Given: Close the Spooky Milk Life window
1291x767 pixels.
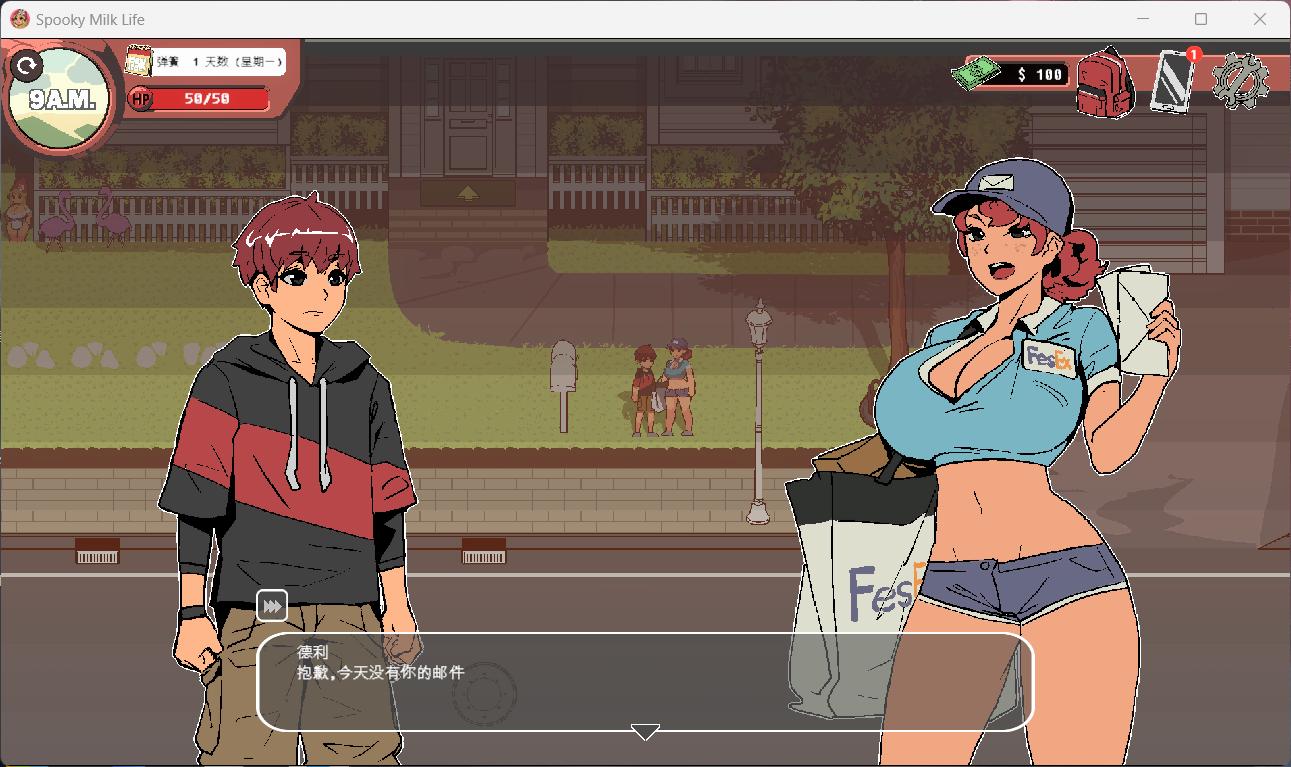Looking at the screenshot, I should tap(1260, 19).
